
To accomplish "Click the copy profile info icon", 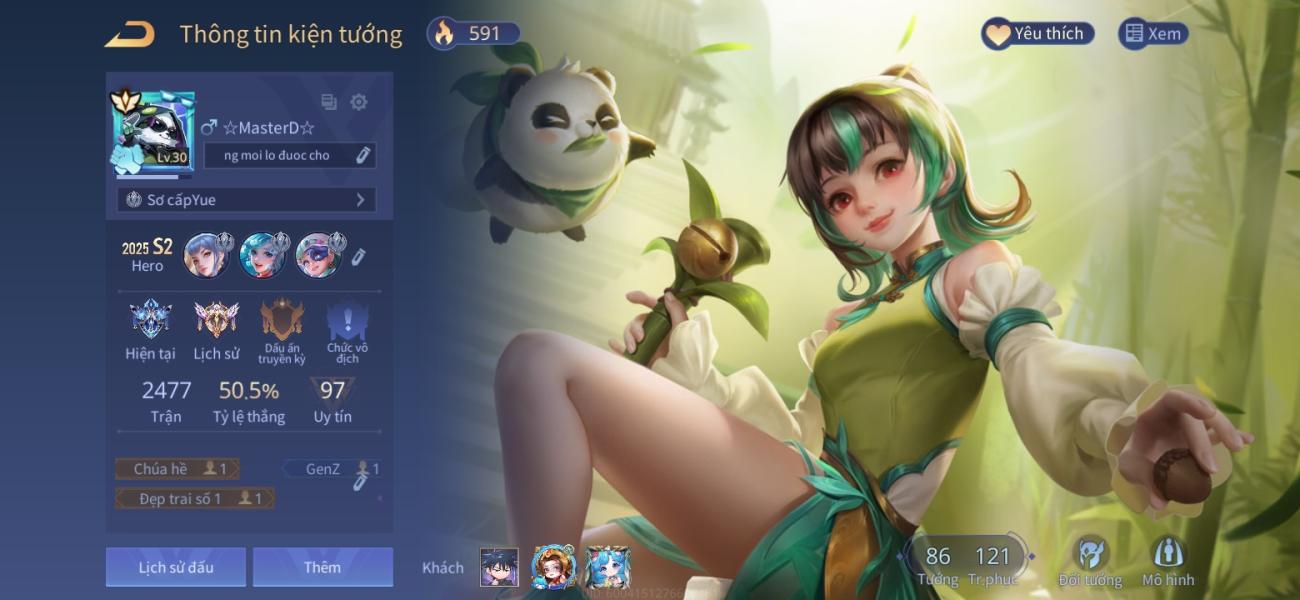I will point(328,102).
